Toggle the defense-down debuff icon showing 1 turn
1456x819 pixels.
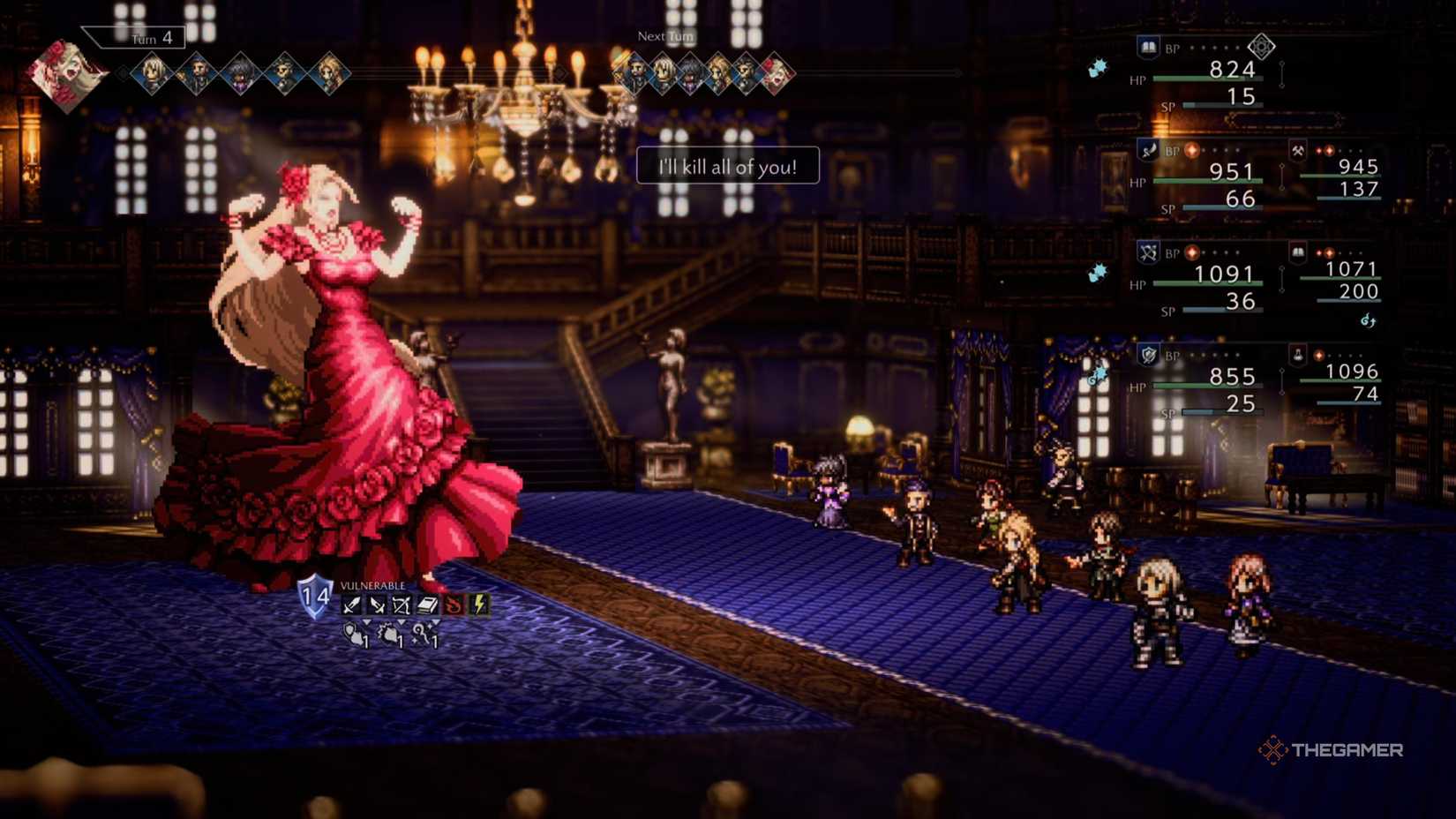353,634
